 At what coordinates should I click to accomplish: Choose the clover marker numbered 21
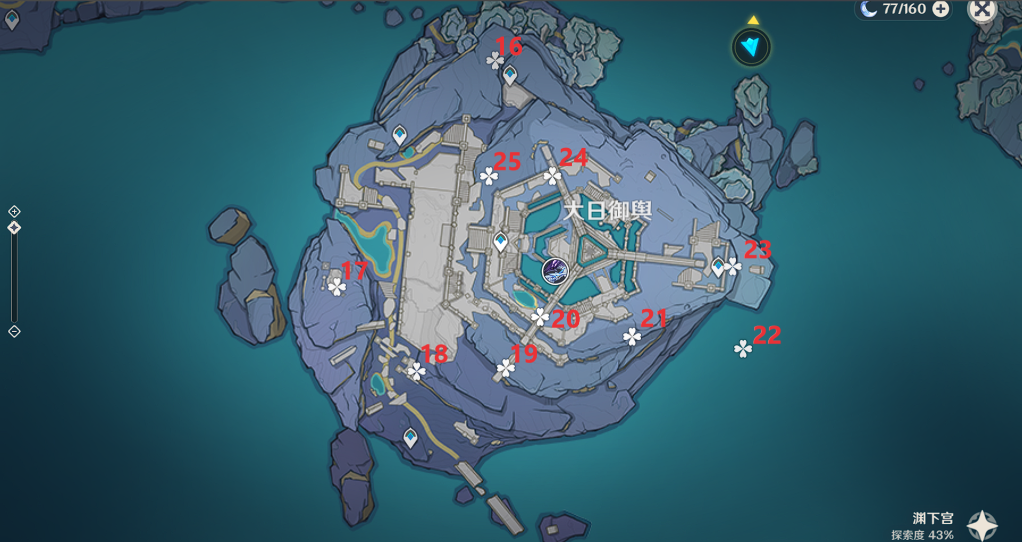[x=632, y=337]
